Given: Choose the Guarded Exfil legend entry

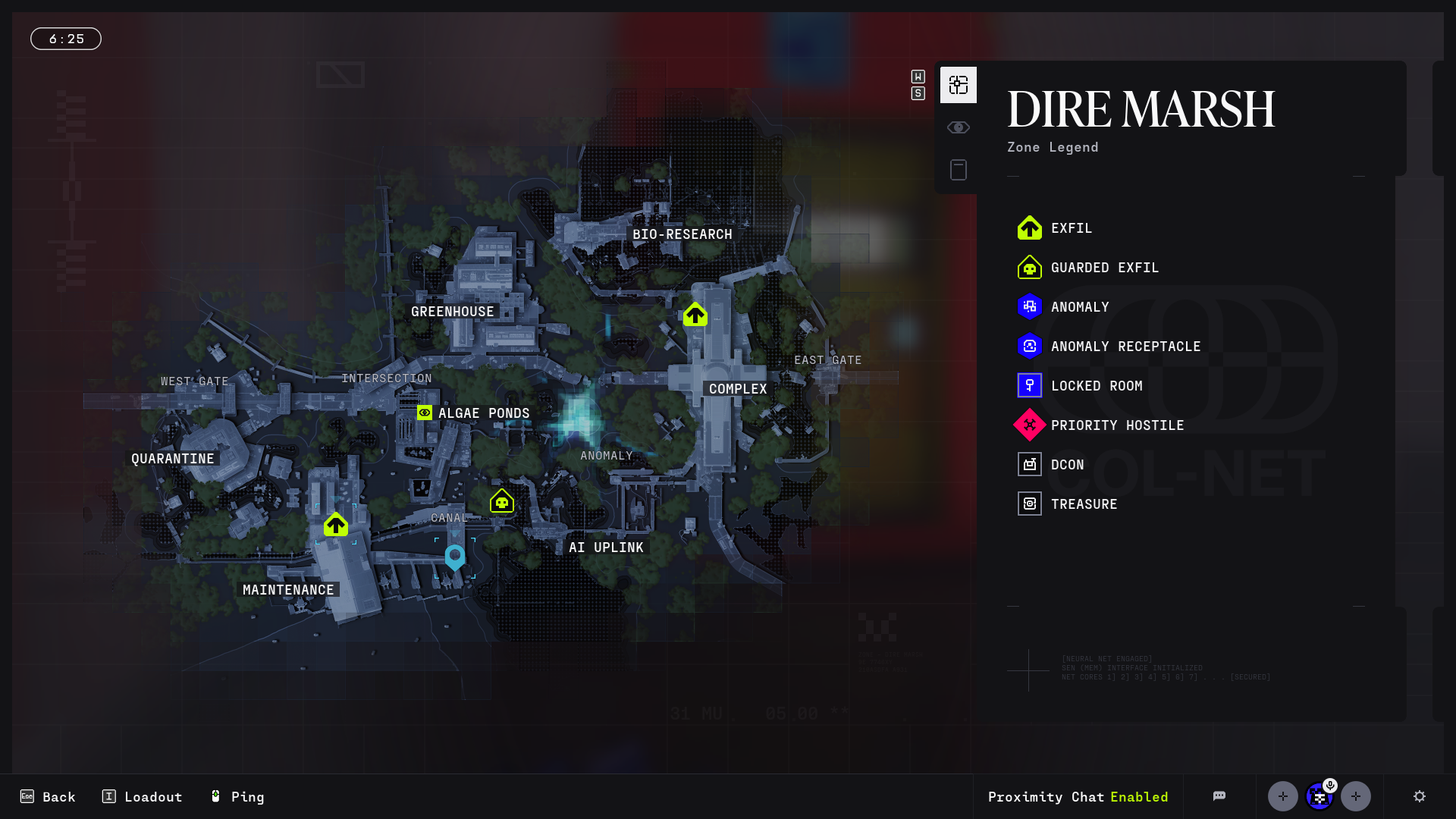Looking at the screenshot, I should click(1104, 268).
